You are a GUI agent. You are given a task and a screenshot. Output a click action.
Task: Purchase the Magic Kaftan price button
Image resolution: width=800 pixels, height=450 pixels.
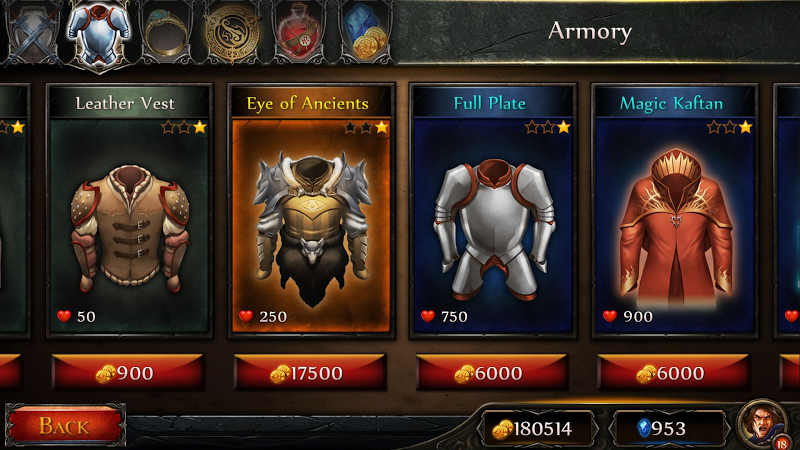(x=675, y=373)
